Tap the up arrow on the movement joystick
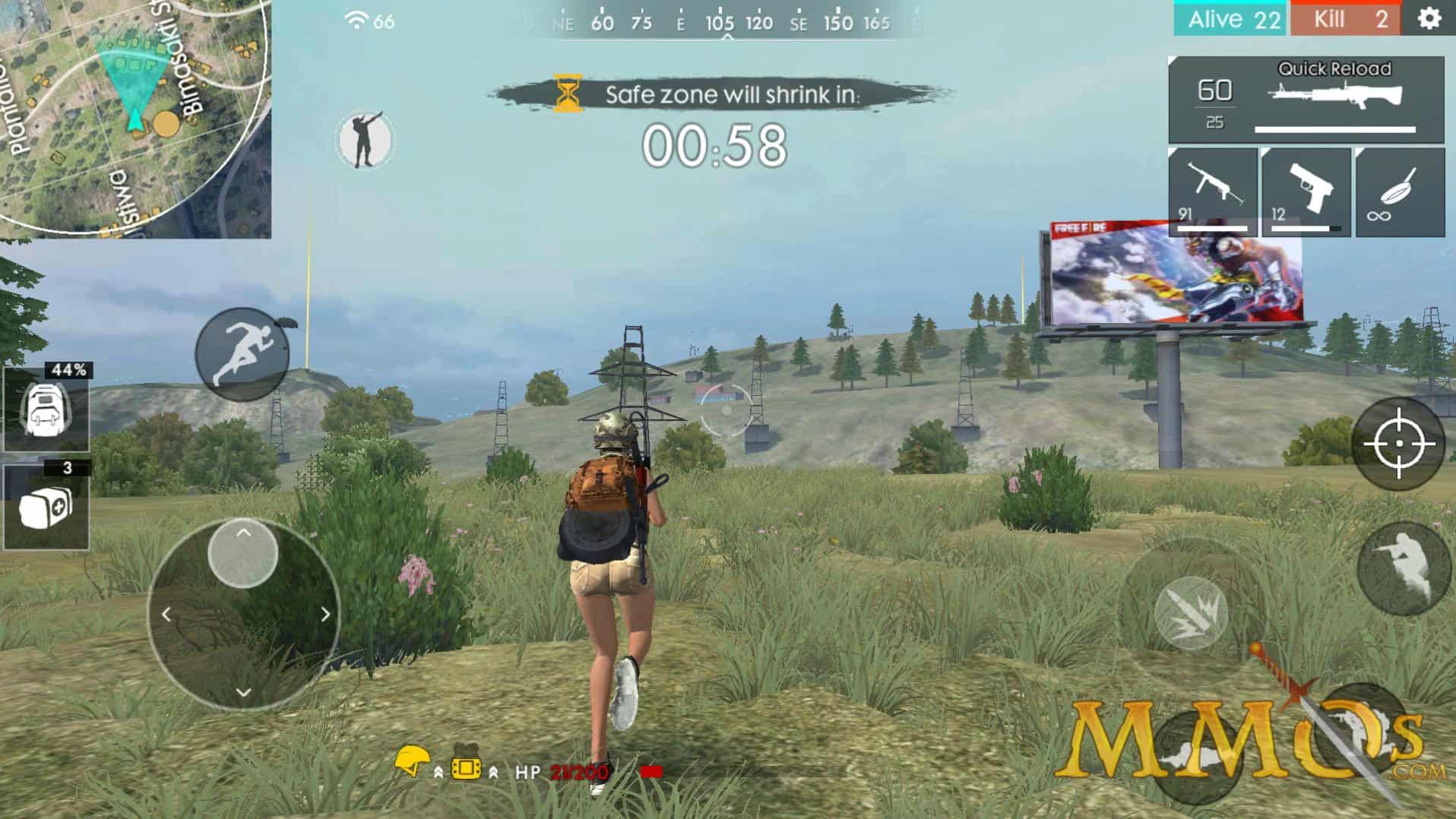This screenshot has width=1456, height=819. [x=242, y=532]
